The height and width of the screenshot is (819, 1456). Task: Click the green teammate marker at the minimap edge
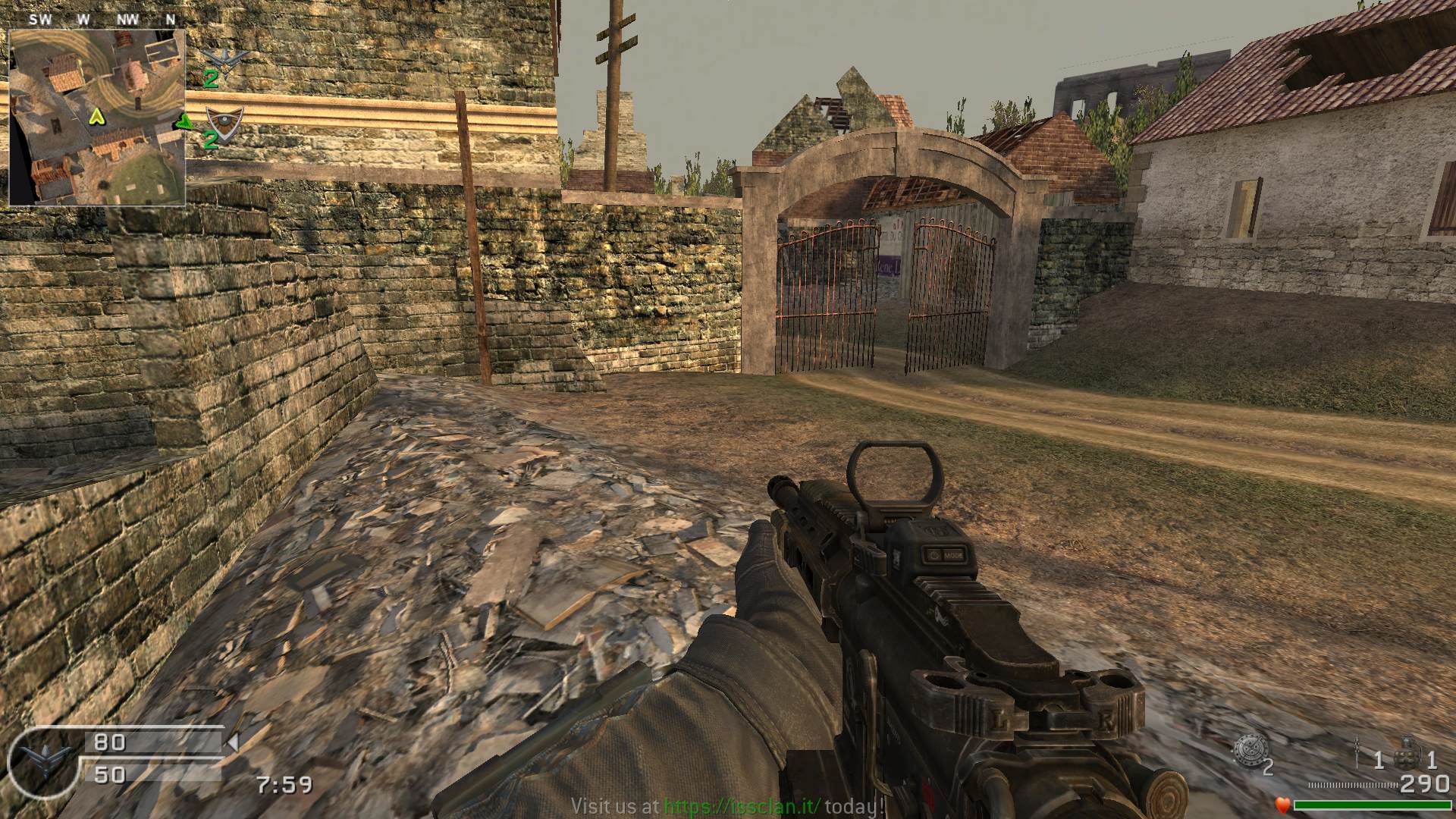[x=184, y=122]
